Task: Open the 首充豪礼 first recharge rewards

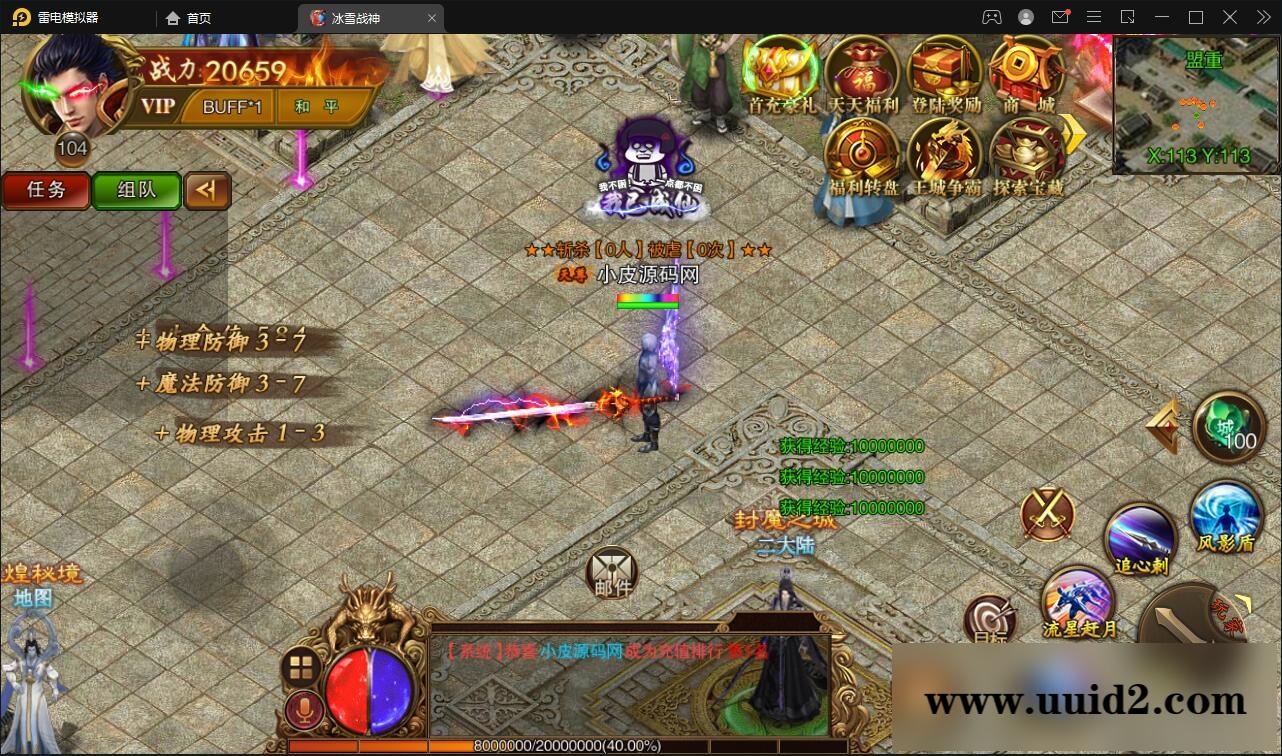Action: point(779,75)
